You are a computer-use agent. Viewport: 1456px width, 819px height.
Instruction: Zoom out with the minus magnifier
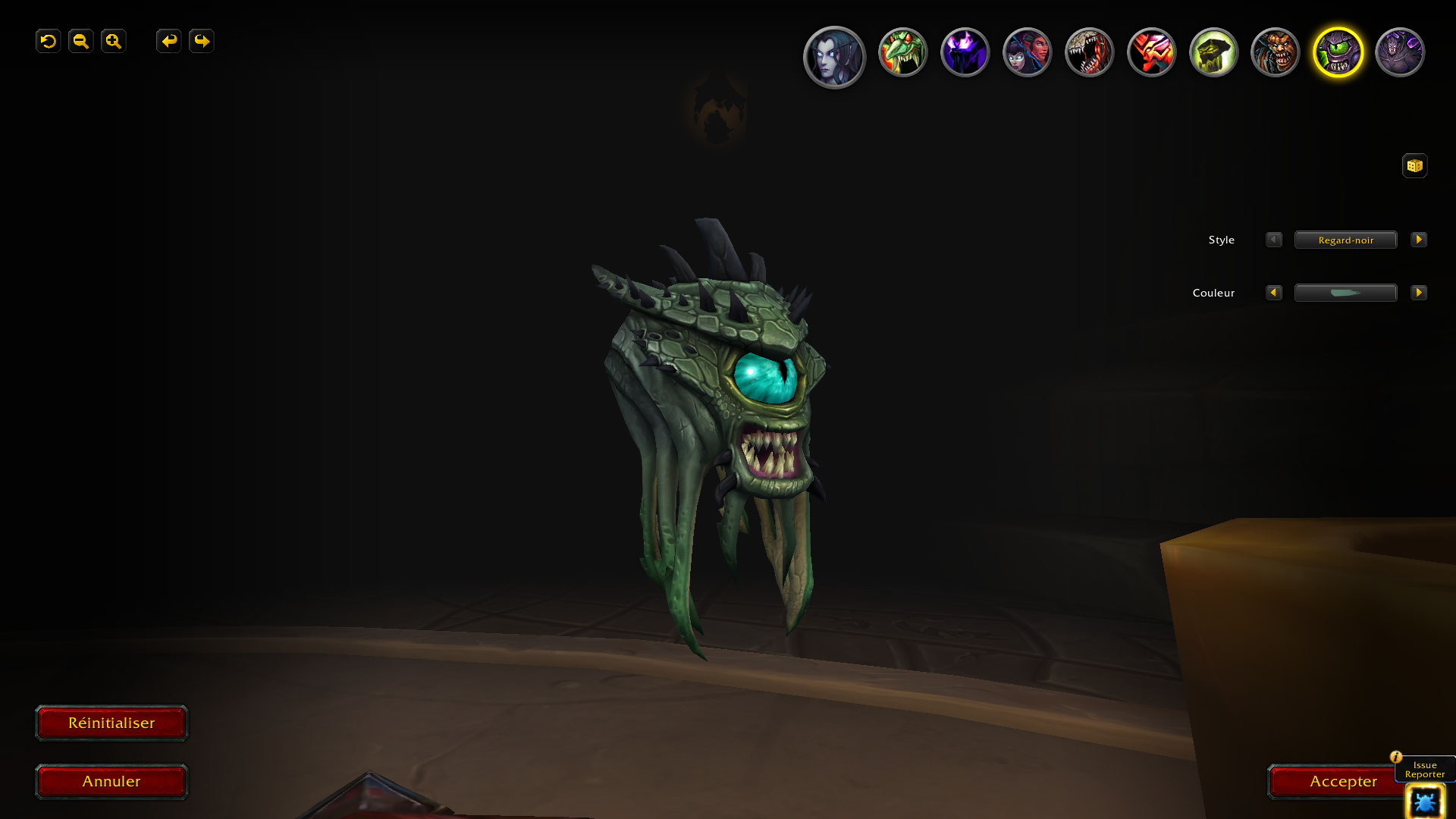(x=81, y=41)
